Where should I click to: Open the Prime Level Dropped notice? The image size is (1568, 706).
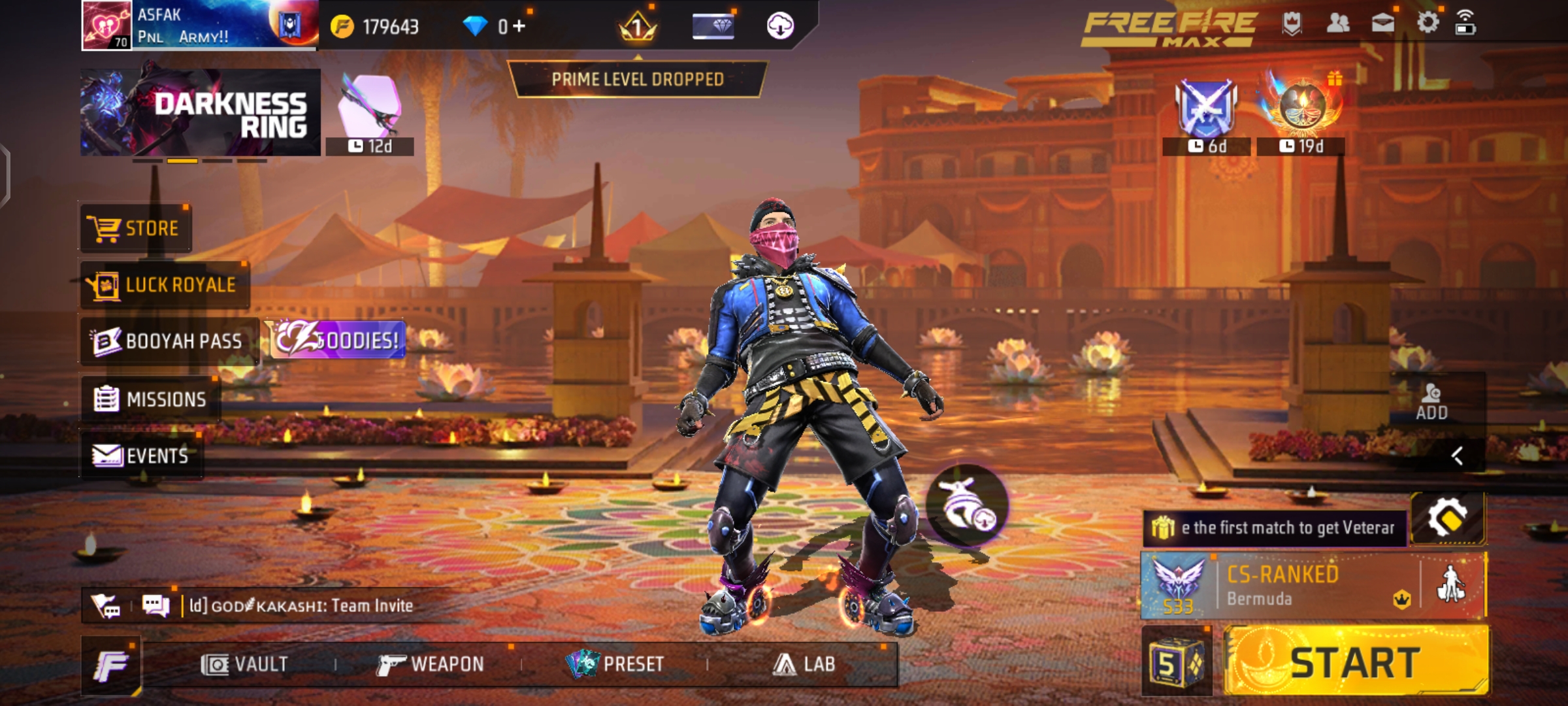[638, 79]
